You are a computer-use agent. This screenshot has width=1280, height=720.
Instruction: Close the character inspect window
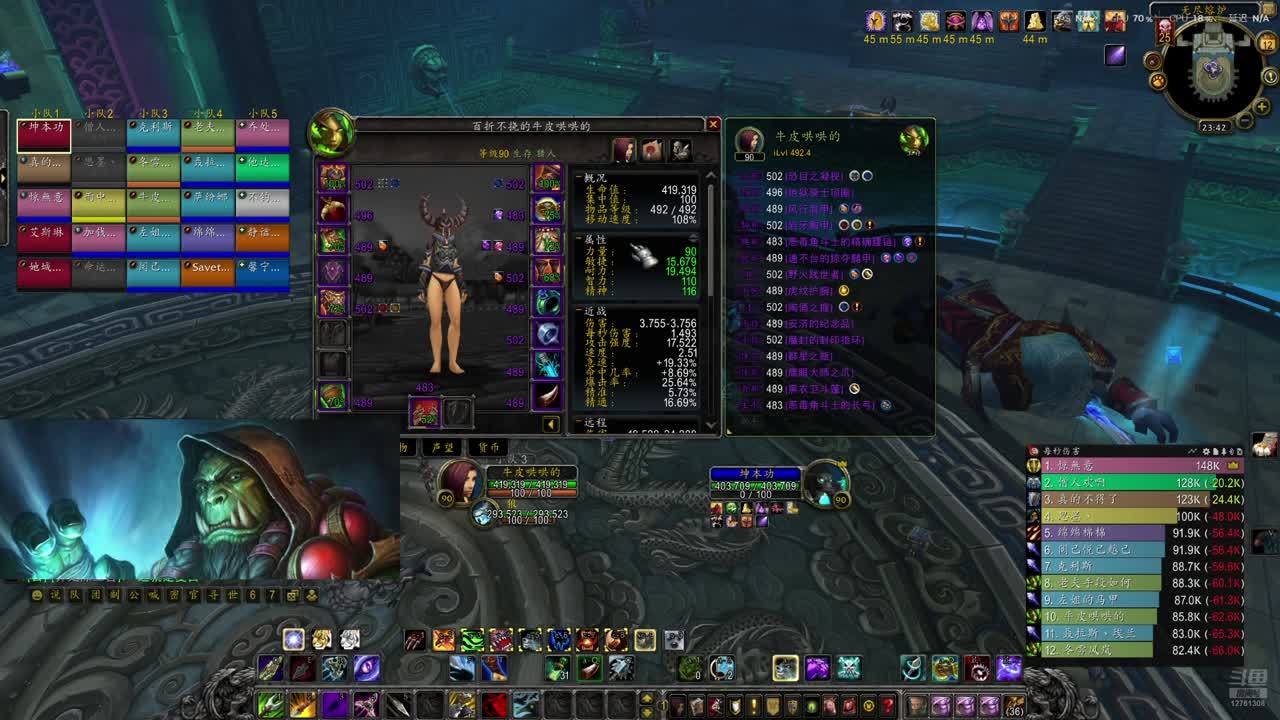(713, 124)
